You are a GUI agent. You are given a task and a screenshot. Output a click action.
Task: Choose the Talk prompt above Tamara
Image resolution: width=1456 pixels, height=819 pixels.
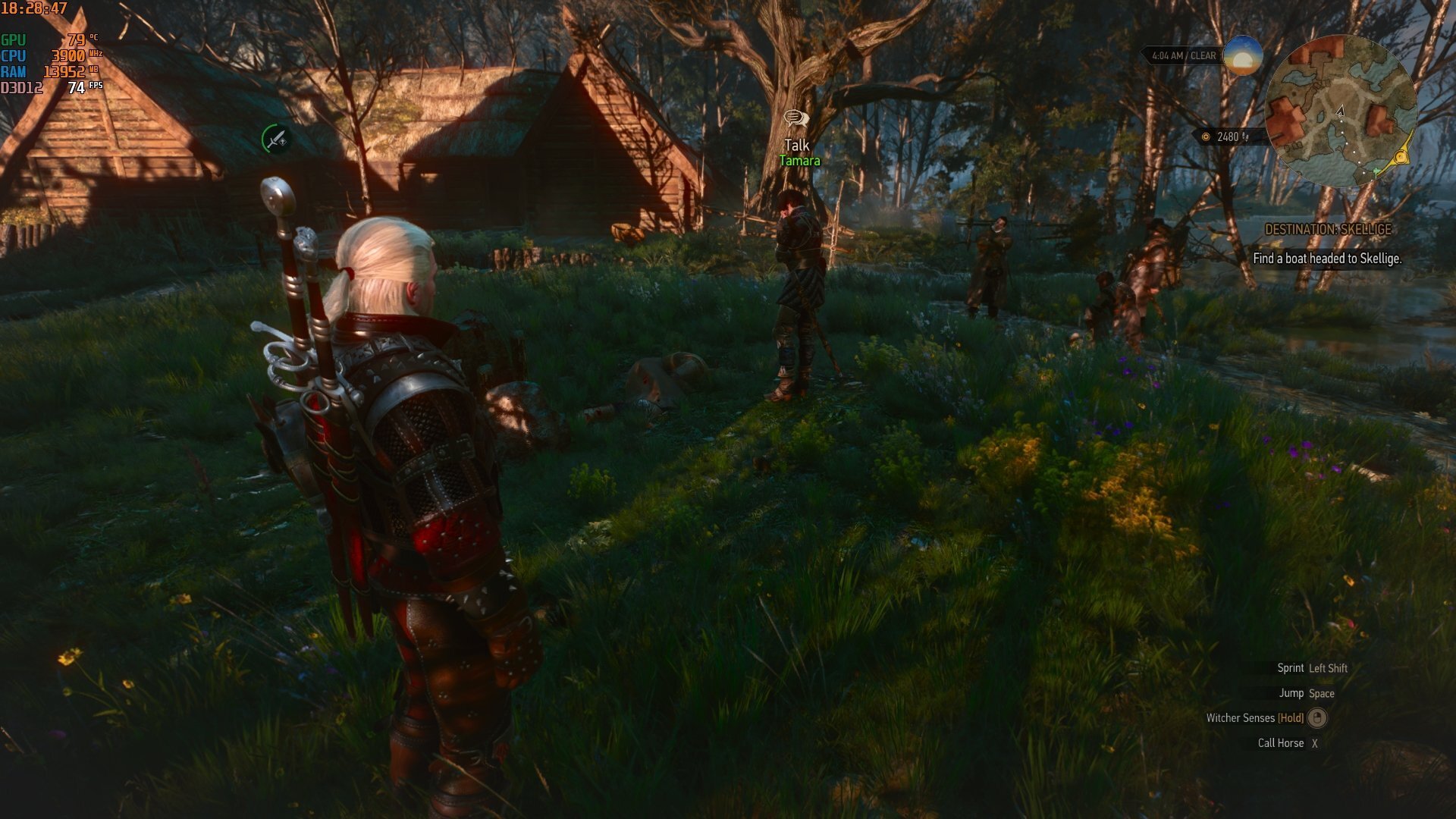click(796, 144)
